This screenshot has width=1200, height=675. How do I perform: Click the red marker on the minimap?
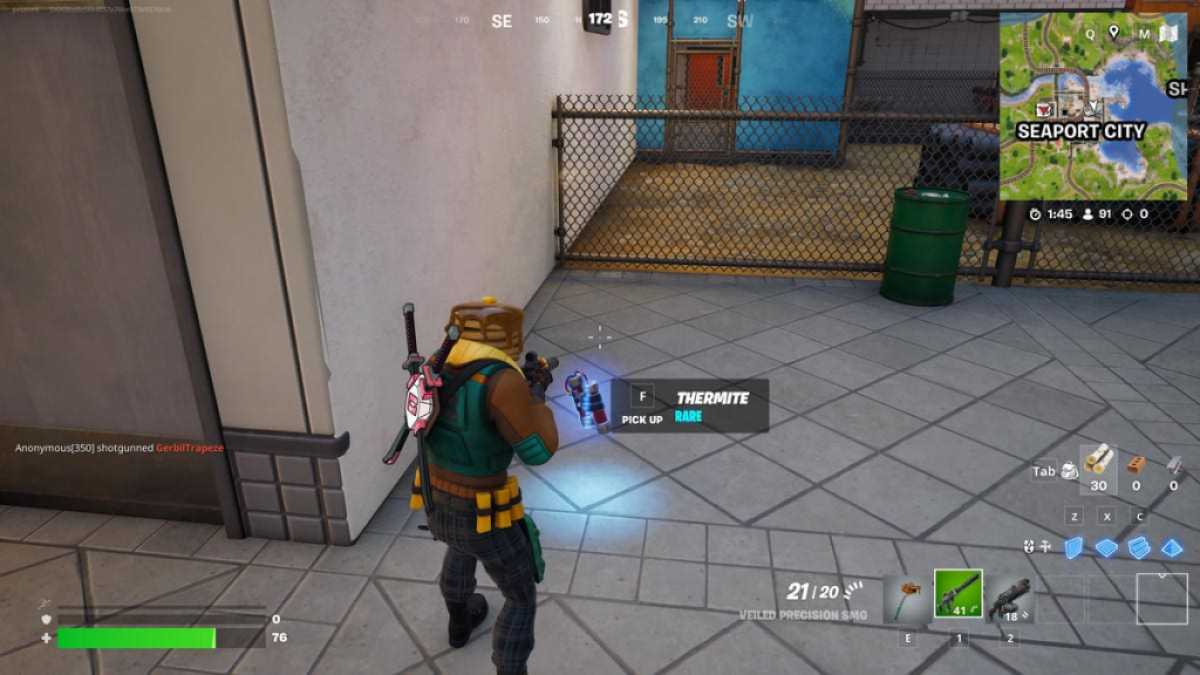click(x=1046, y=109)
